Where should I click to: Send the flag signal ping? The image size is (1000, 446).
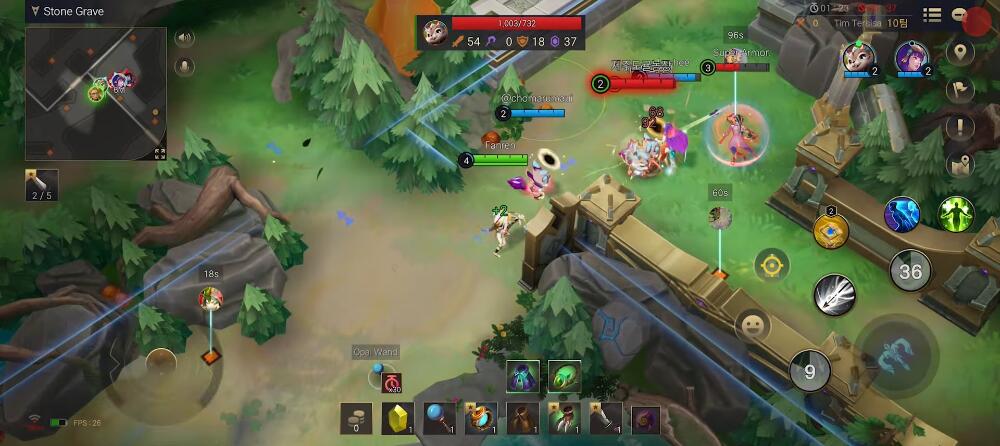coord(961,90)
